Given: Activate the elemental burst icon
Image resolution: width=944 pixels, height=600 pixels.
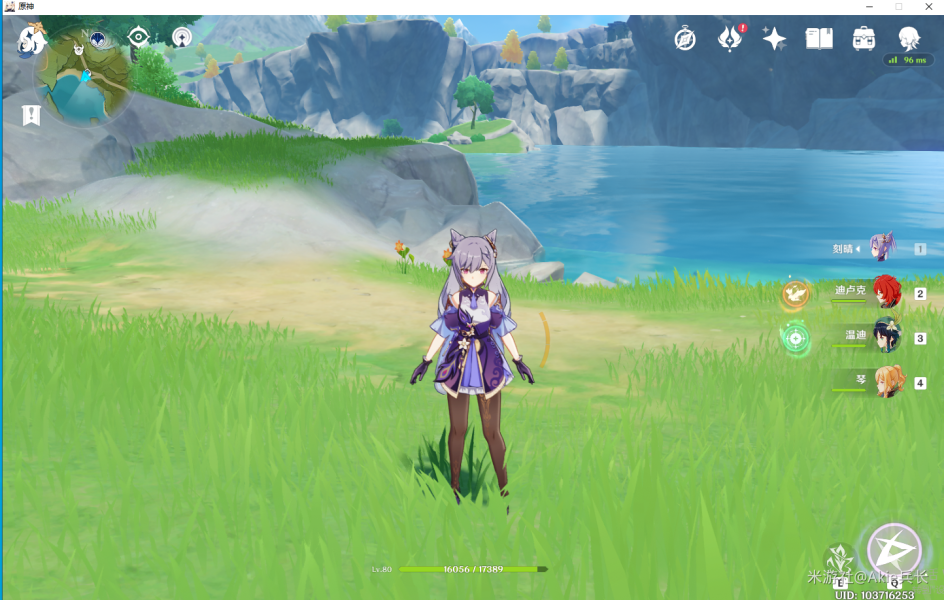Looking at the screenshot, I should (x=893, y=551).
